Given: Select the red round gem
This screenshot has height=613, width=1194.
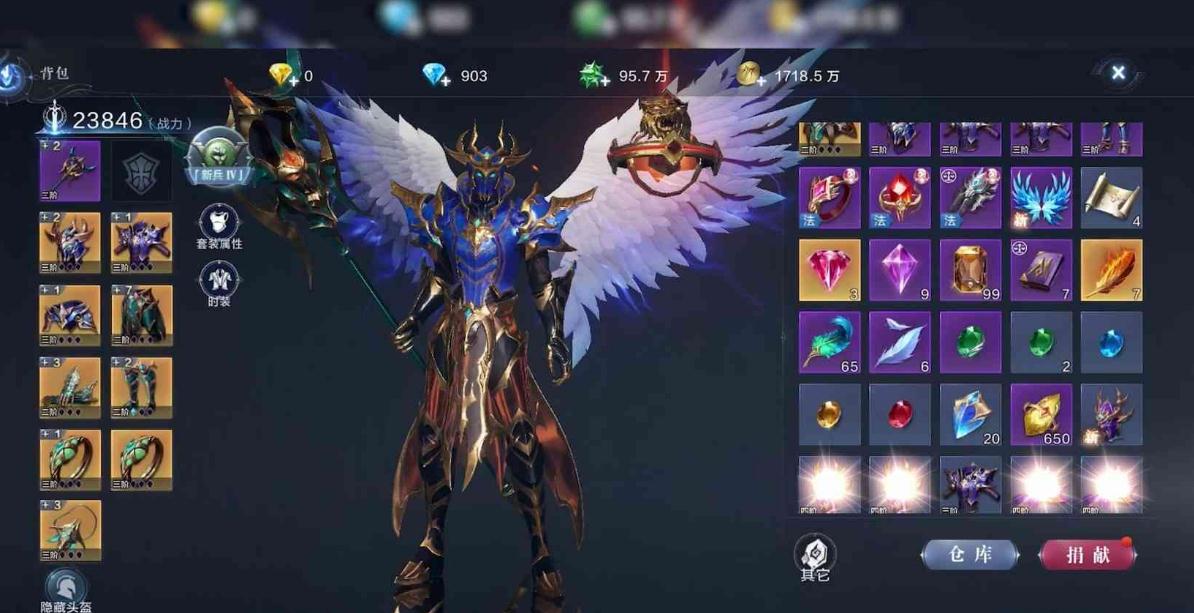Looking at the screenshot, I should coord(900,414).
